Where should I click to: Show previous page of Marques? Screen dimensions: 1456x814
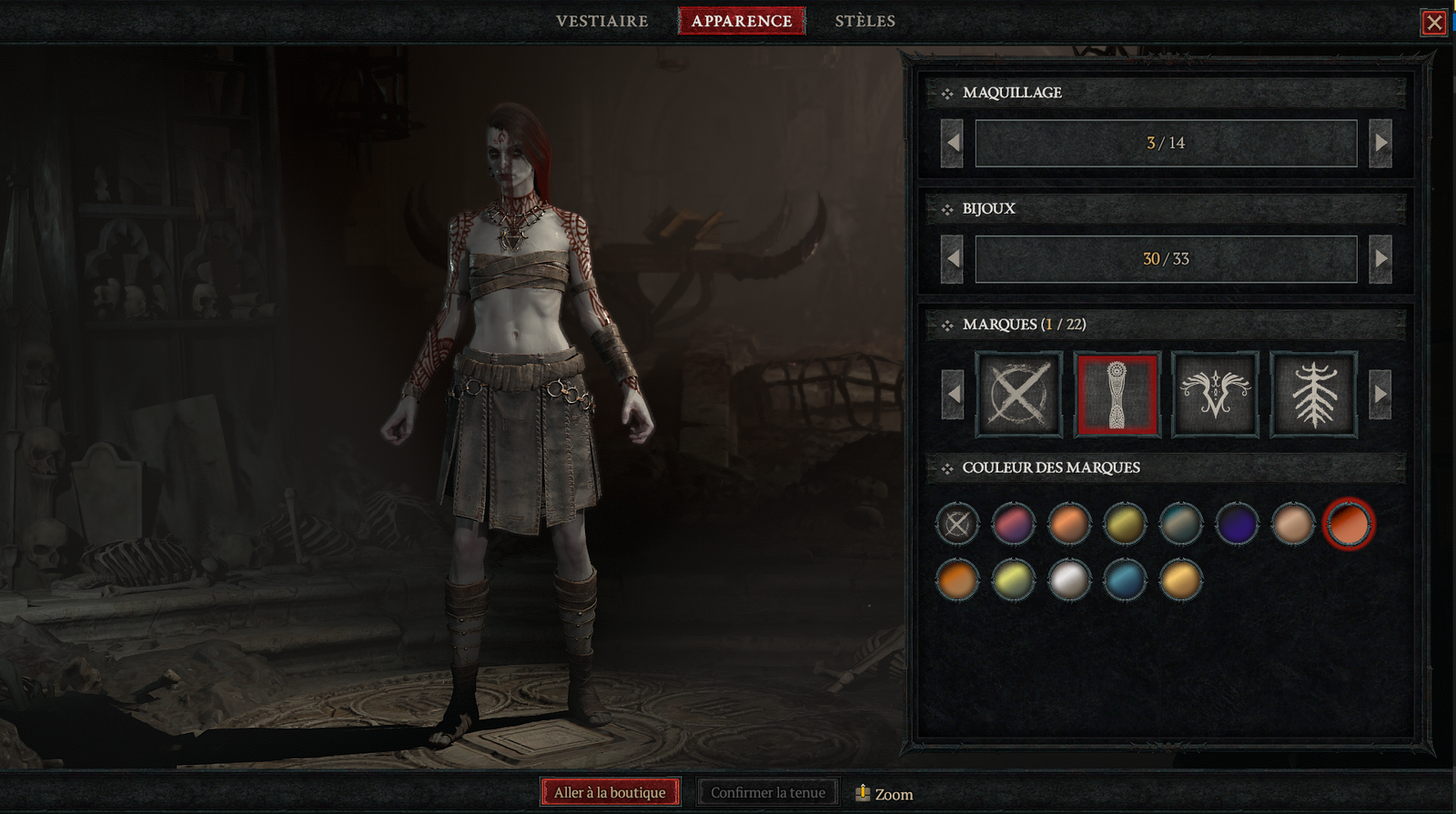953,395
